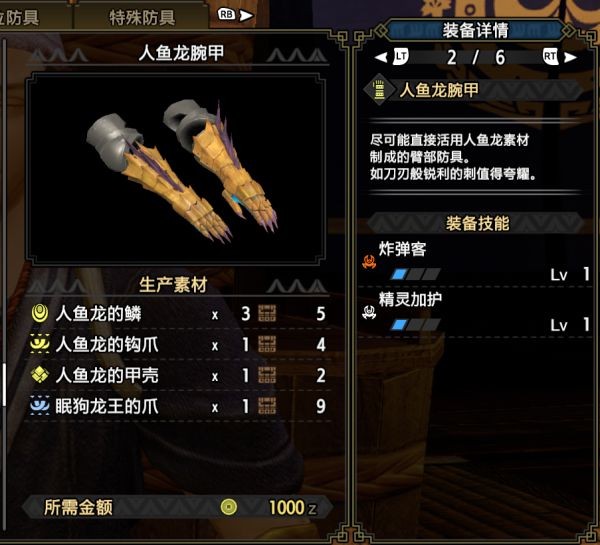The height and width of the screenshot is (545, 600).
Task: Pick the 眠狗龙王的爪 material row
Action: [180, 407]
